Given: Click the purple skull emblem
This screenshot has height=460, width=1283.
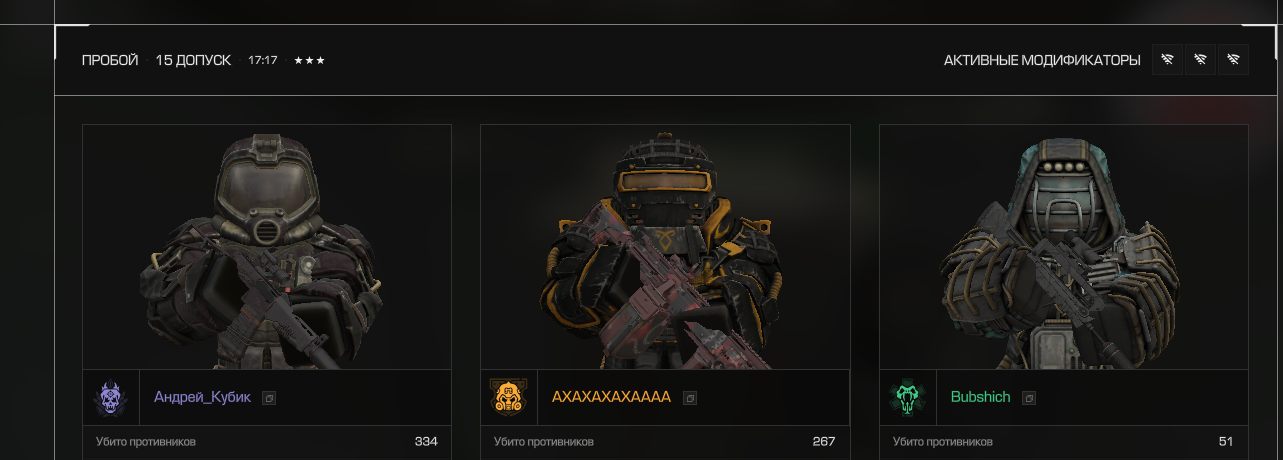Looking at the screenshot, I should [x=110, y=398].
